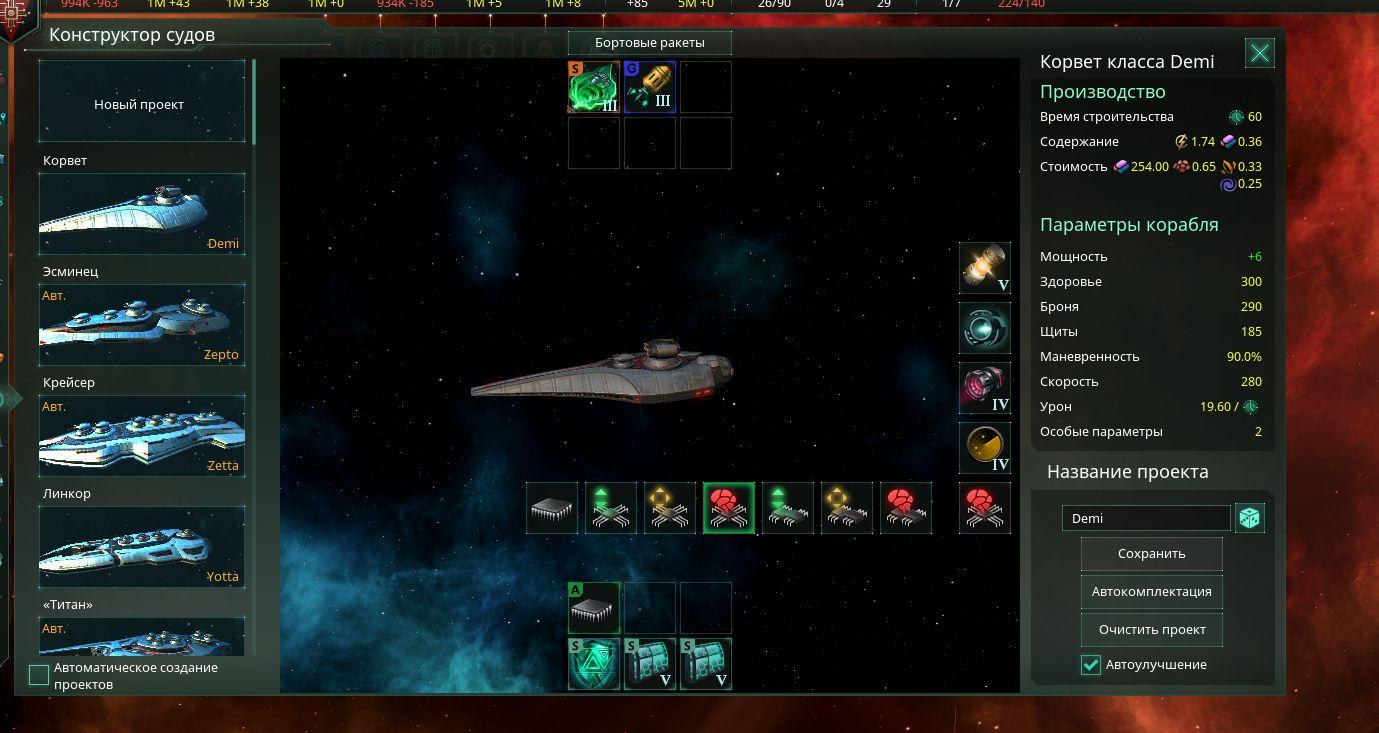Select the green S weapon slot
Viewport: 1379px width, 733px height.
594,87
